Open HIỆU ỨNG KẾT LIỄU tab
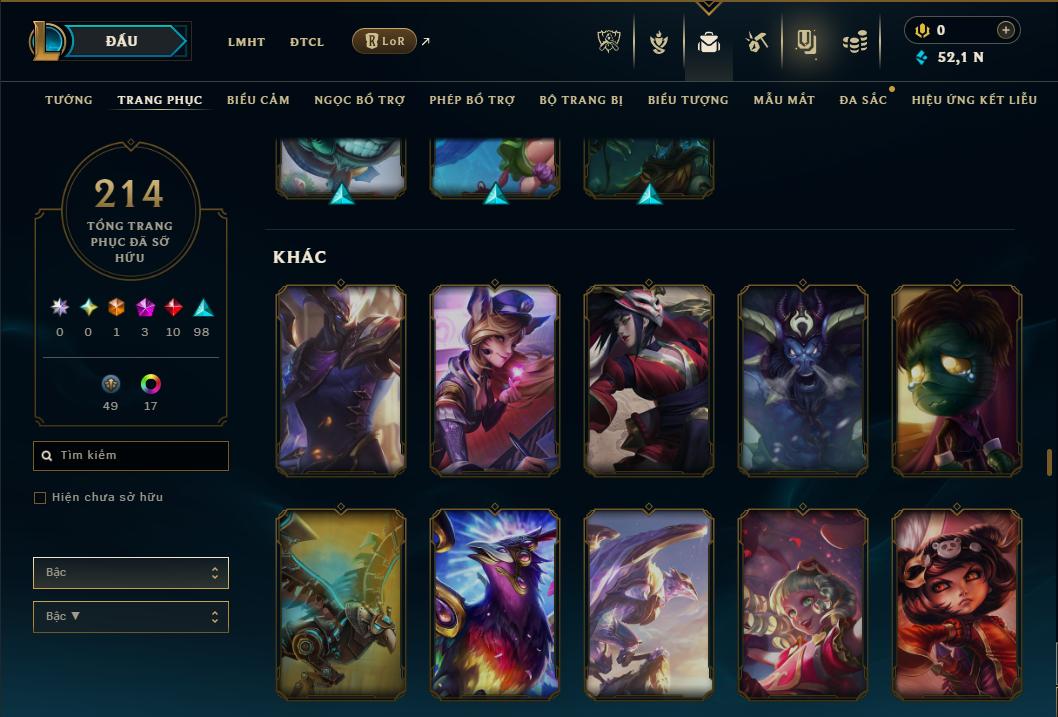Screen dimensions: 1058x717 click(974, 100)
